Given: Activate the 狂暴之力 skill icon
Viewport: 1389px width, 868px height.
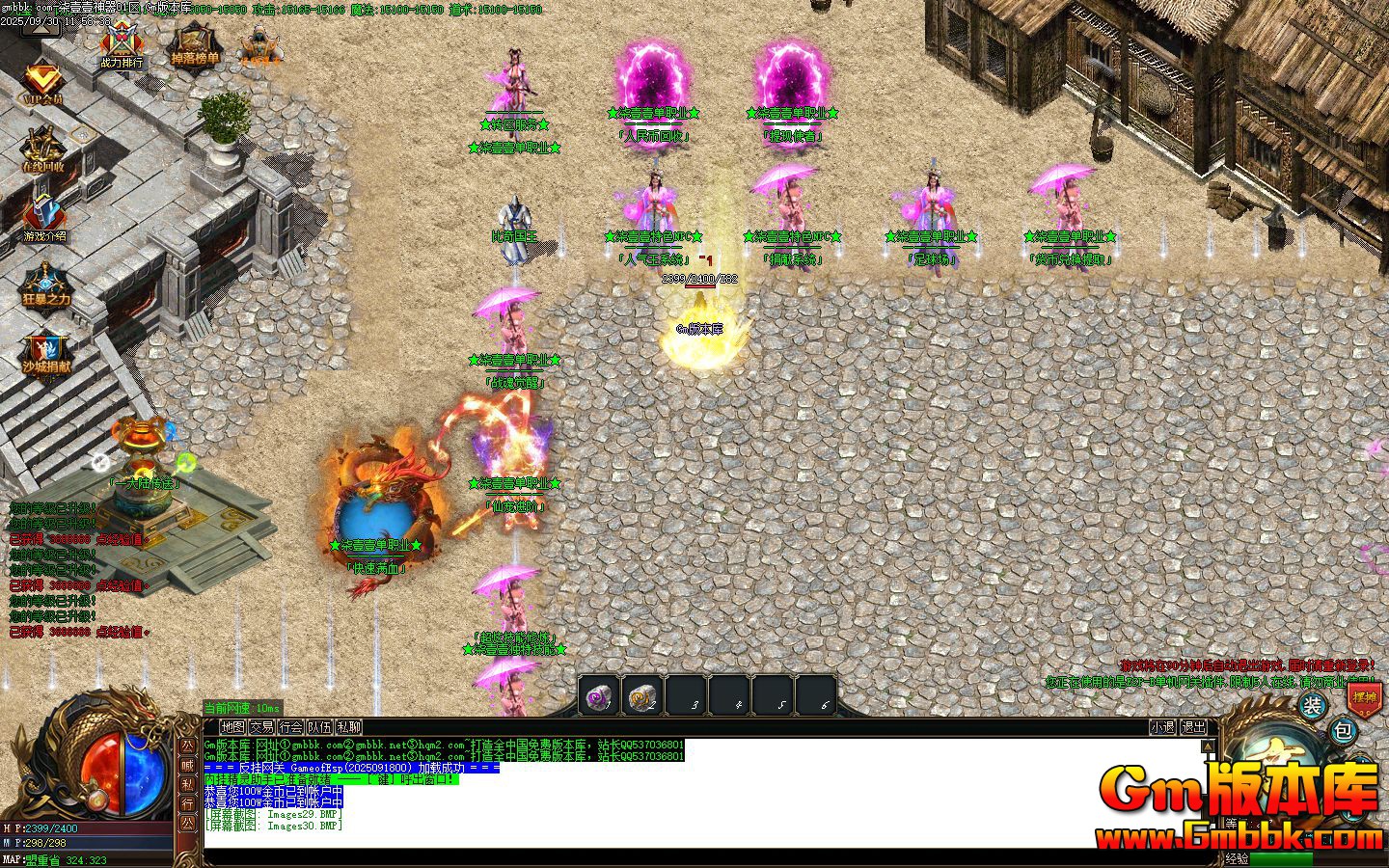Looking at the screenshot, I should click(46, 286).
